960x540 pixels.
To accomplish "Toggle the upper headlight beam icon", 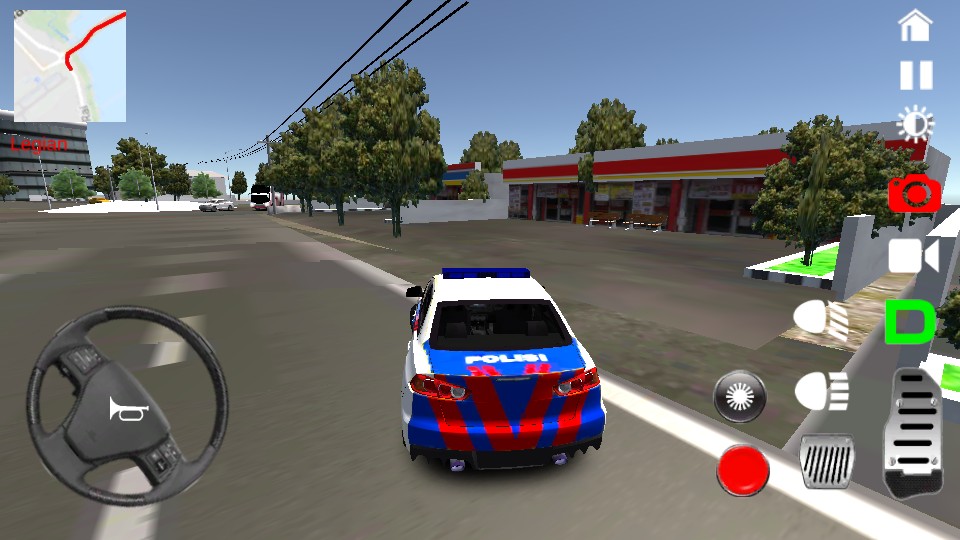I will (821, 320).
